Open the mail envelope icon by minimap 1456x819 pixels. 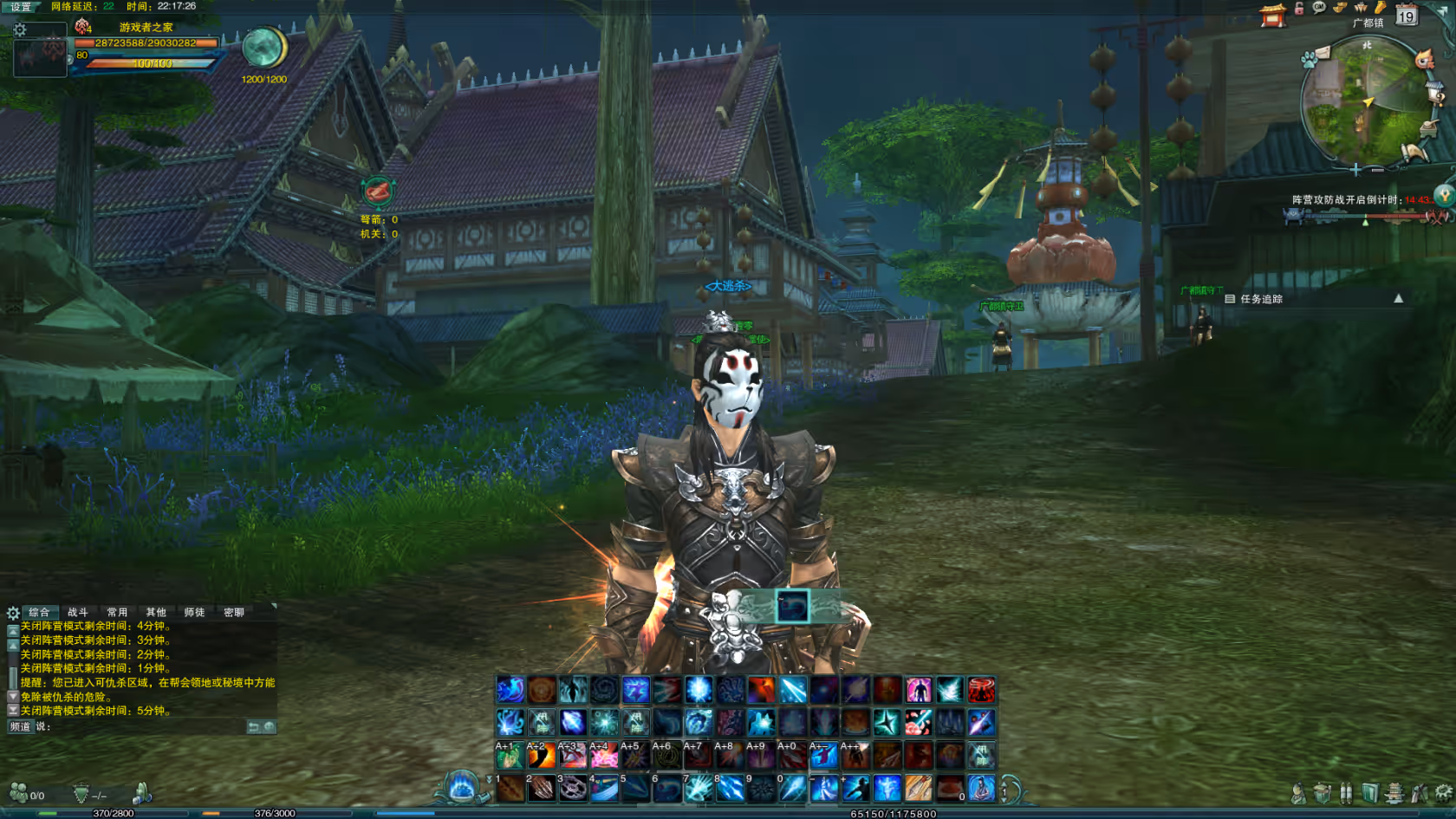[x=1322, y=52]
